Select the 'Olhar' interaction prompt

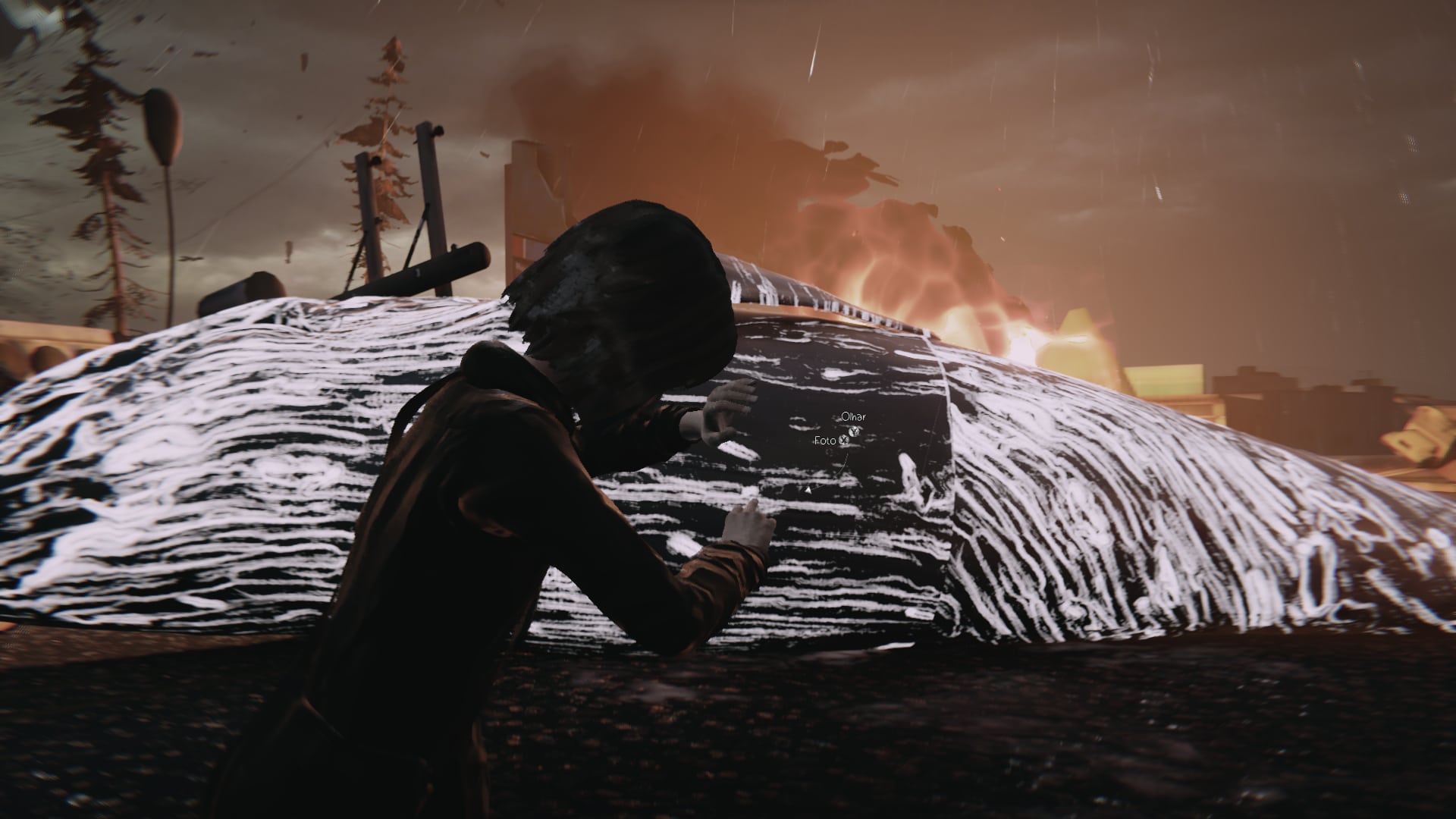[852, 417]
